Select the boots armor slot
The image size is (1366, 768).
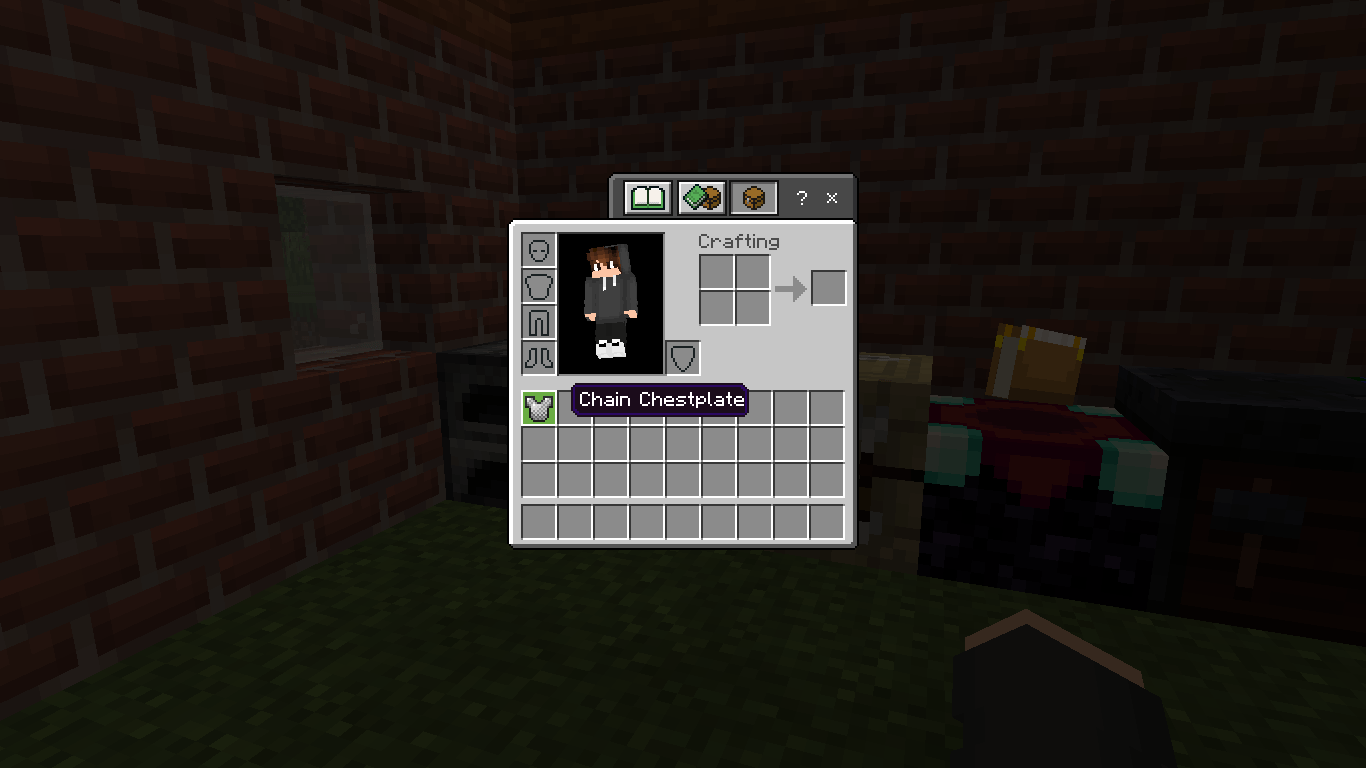pos(538,358)
